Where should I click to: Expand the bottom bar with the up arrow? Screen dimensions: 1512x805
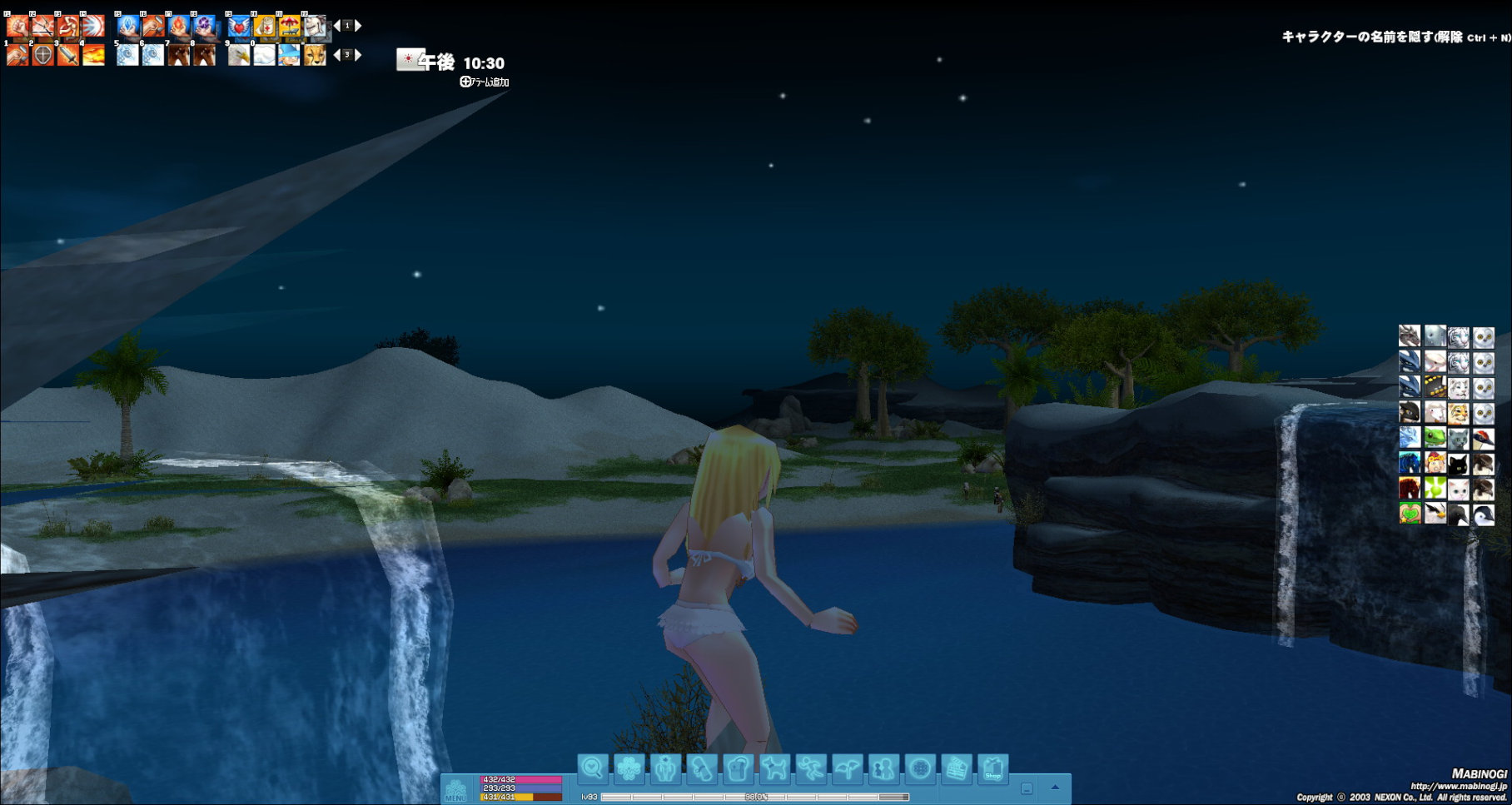click(1055, 788)
